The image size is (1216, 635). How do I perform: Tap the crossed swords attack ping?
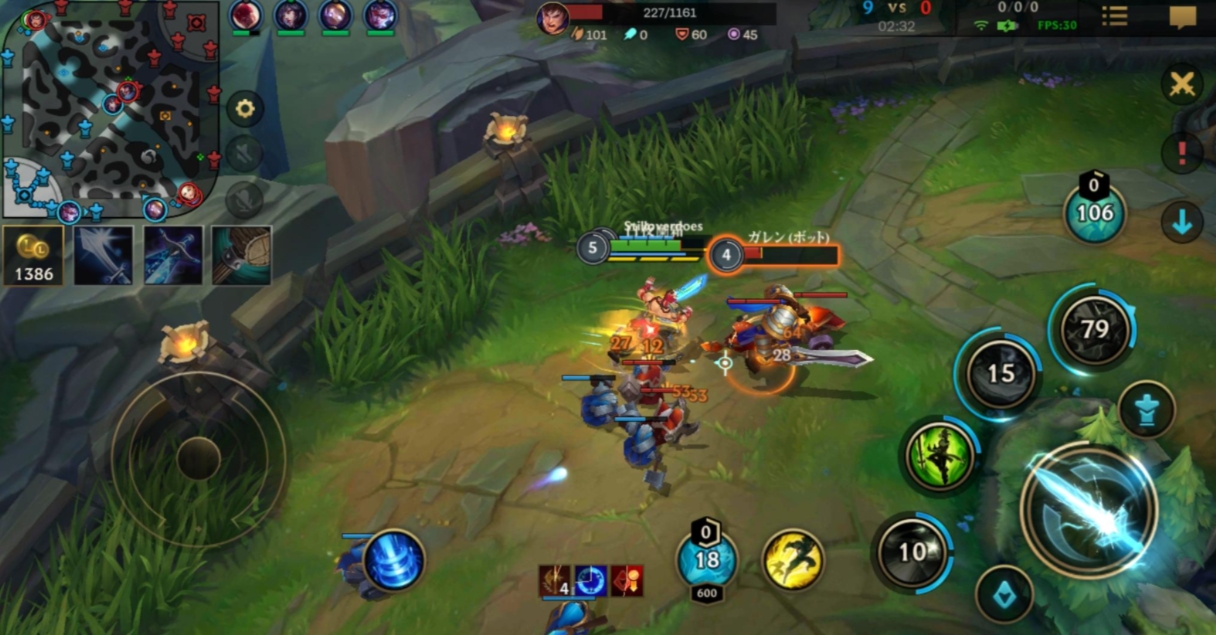[1182, 84]
